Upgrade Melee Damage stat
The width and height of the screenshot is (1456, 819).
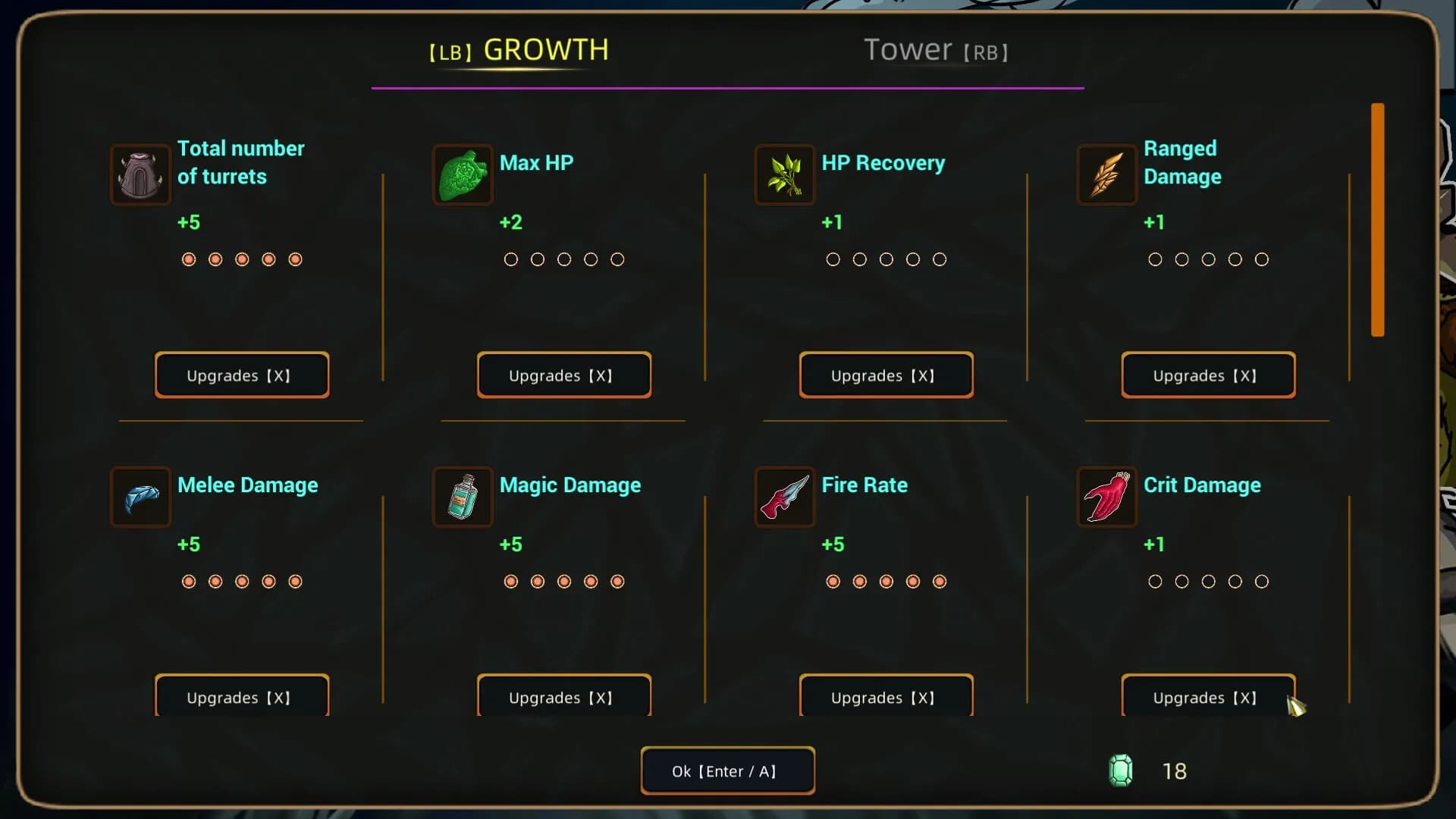tap(242, 696)
